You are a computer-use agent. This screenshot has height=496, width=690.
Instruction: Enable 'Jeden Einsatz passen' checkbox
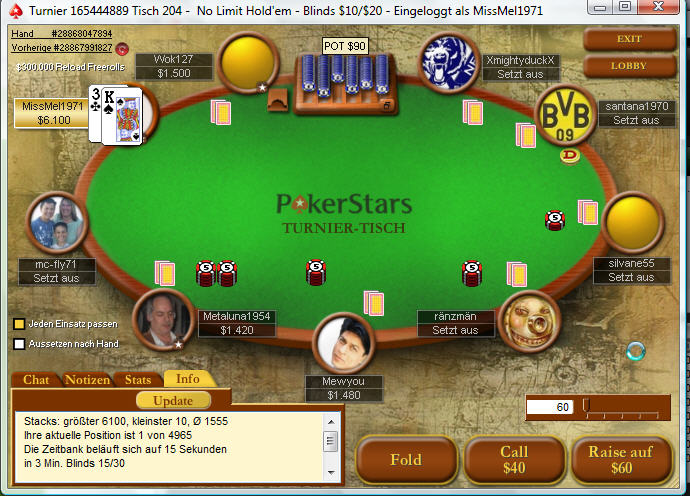19,324
